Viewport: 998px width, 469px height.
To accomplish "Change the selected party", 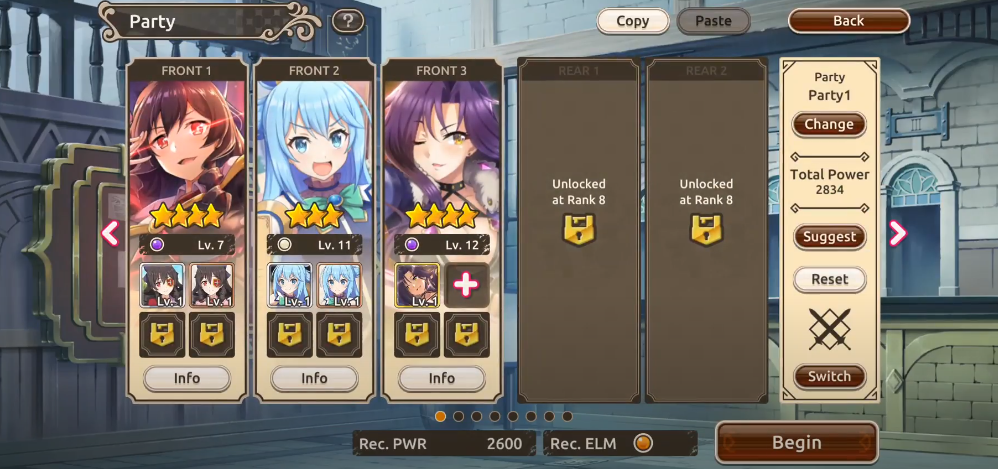I will pos(829,125).
